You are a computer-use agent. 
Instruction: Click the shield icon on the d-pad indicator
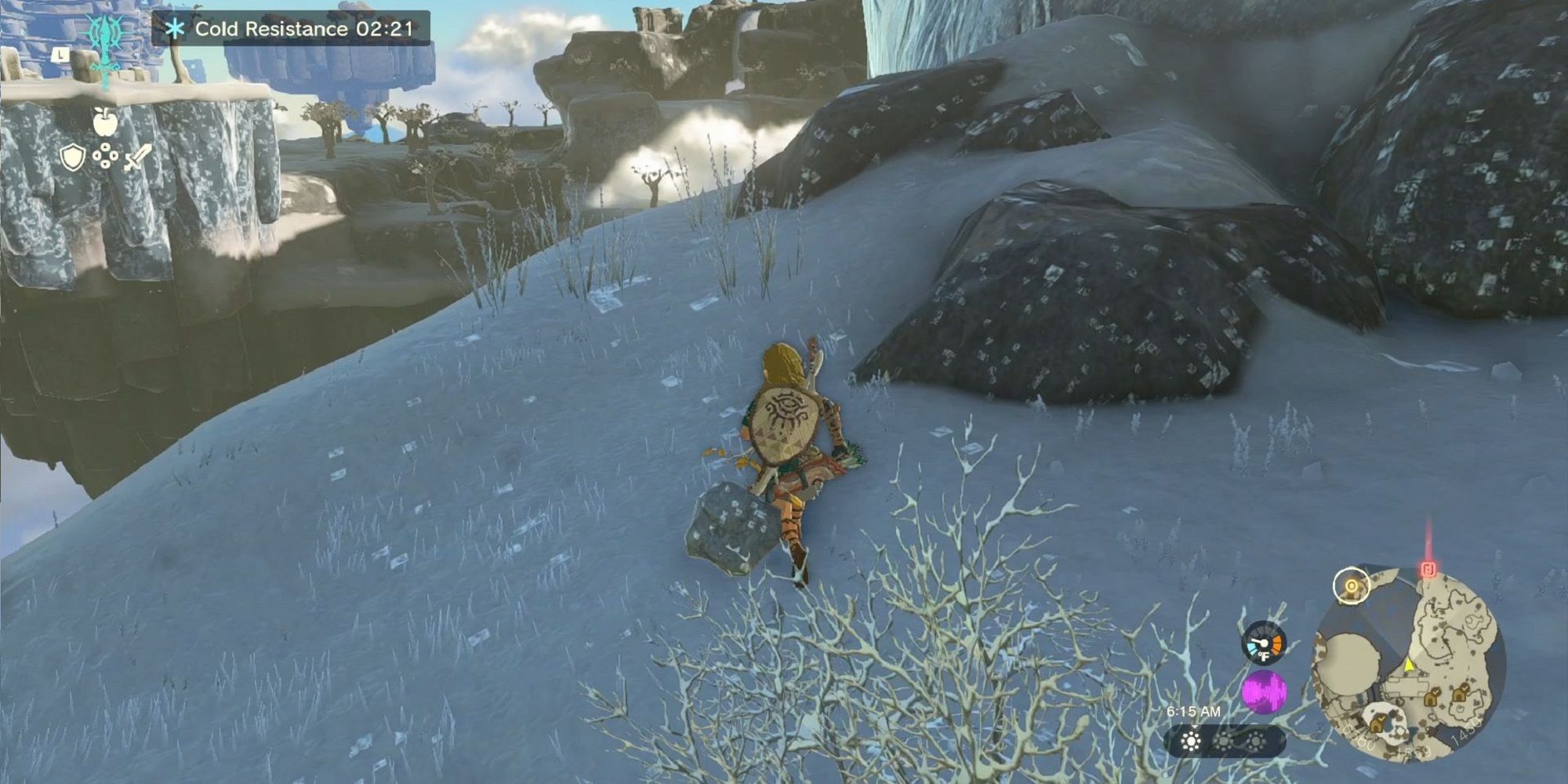[x=71, y=157]
